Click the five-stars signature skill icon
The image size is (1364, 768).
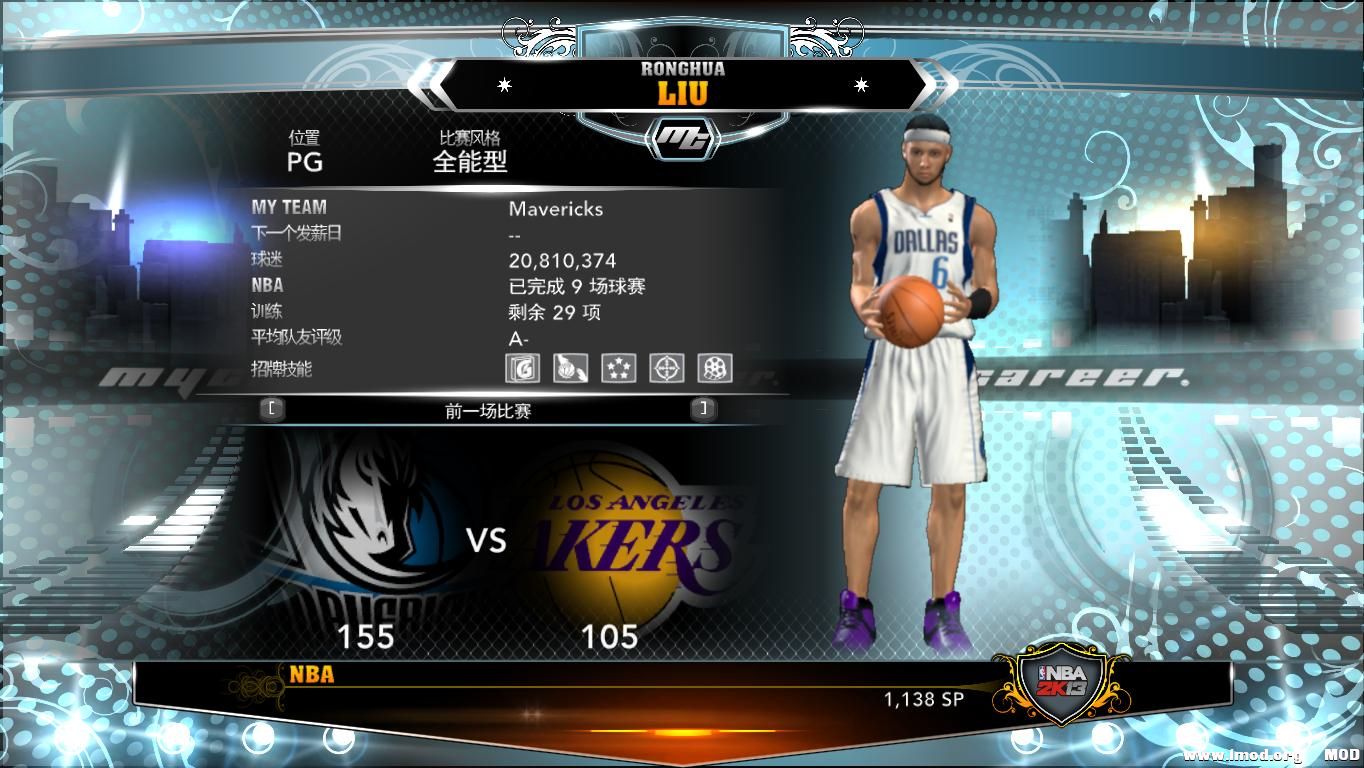point(619,369)
